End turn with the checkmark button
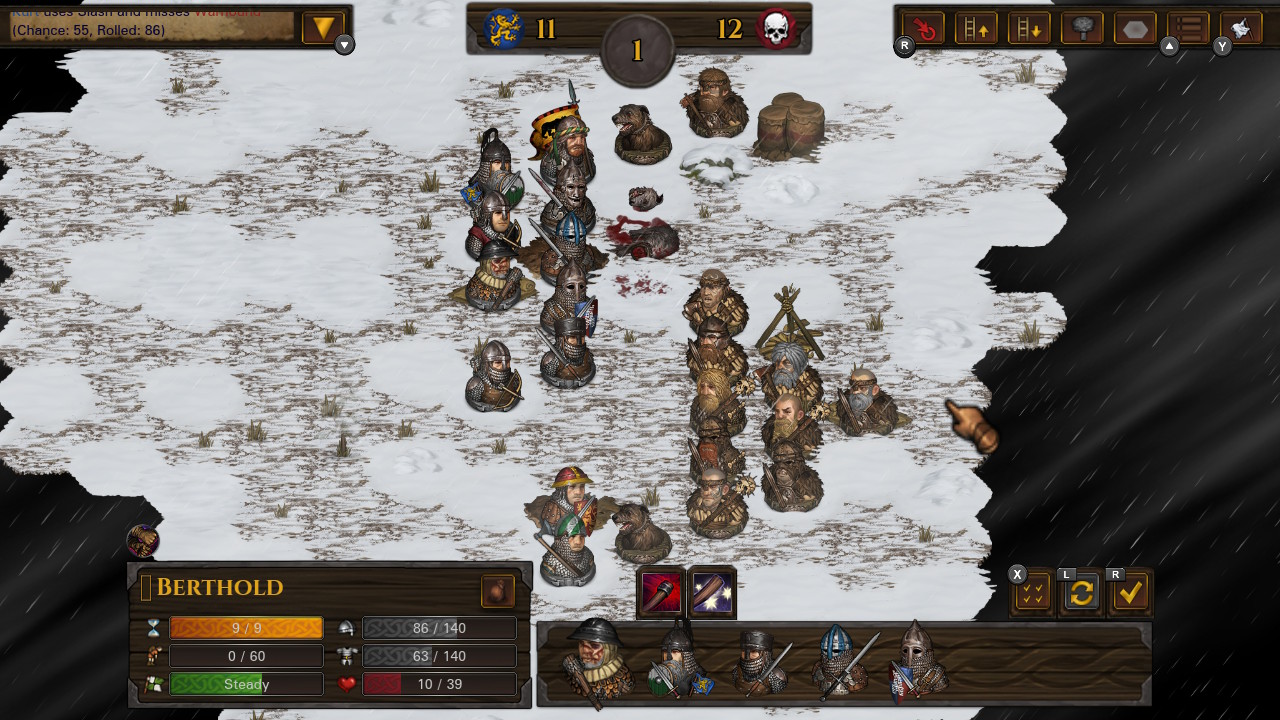This screenshot has height=720, width=1280. (x=1131, y=592)
